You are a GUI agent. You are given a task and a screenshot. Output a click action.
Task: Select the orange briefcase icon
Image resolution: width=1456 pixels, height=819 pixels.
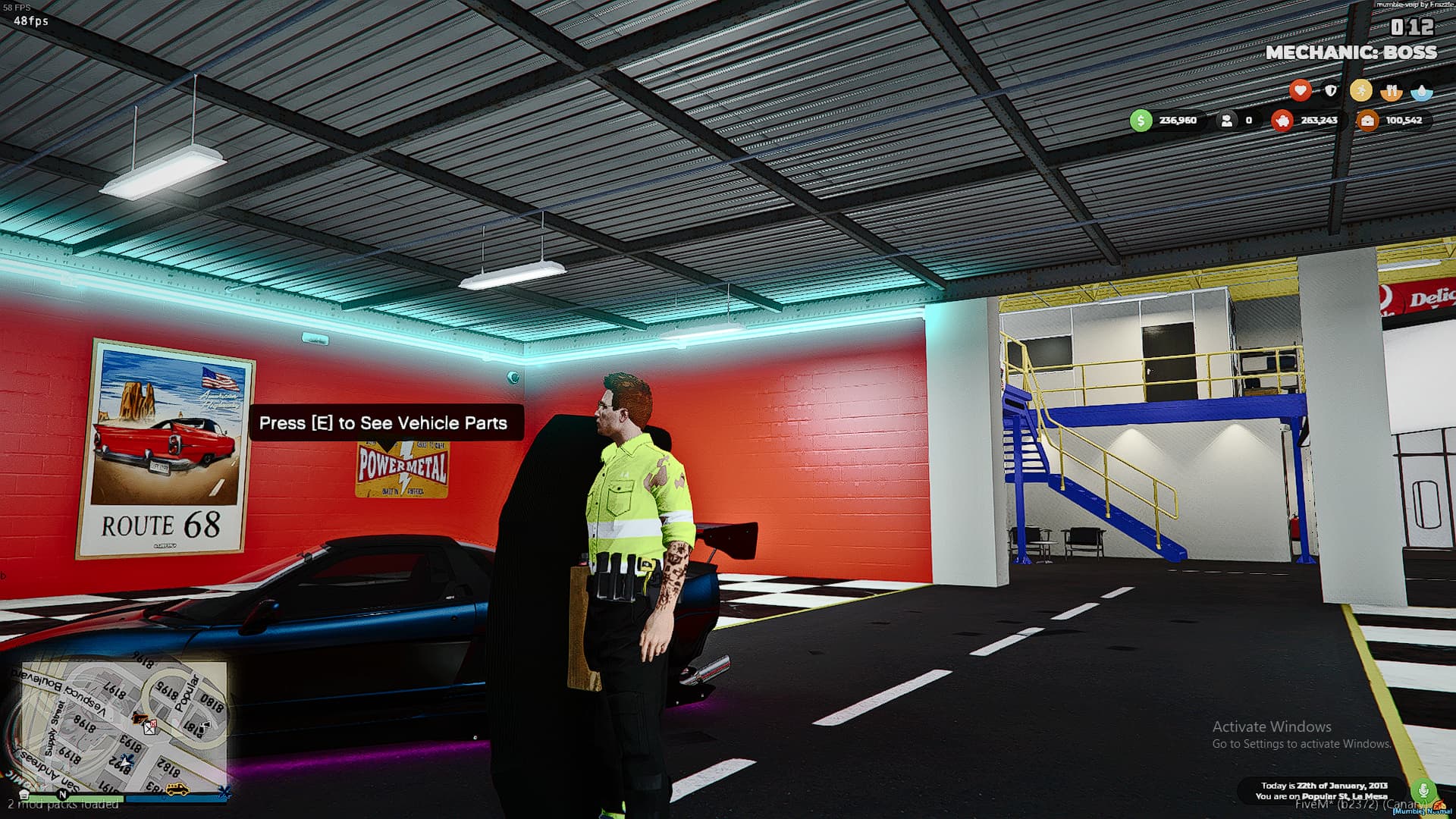(x=1368, y=121)
